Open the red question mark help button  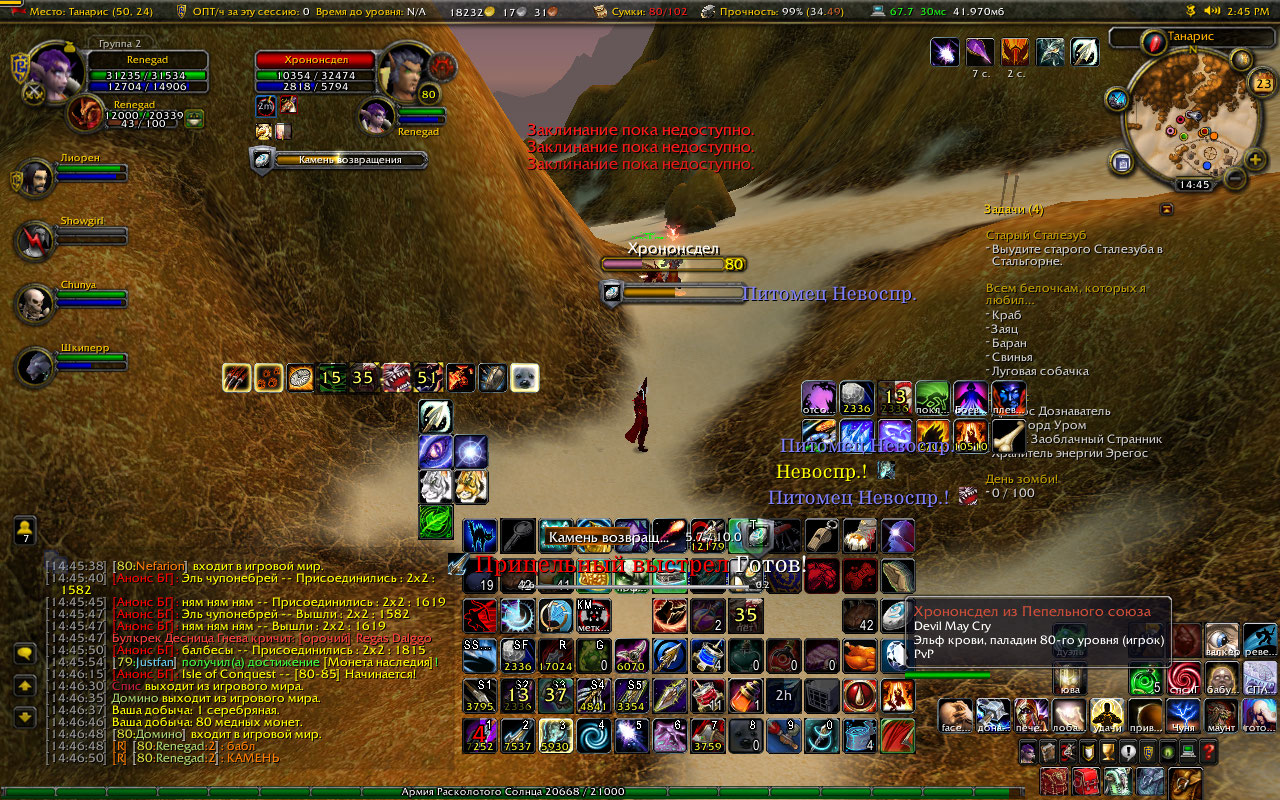pyautogui.click(x=1209, y=752)
